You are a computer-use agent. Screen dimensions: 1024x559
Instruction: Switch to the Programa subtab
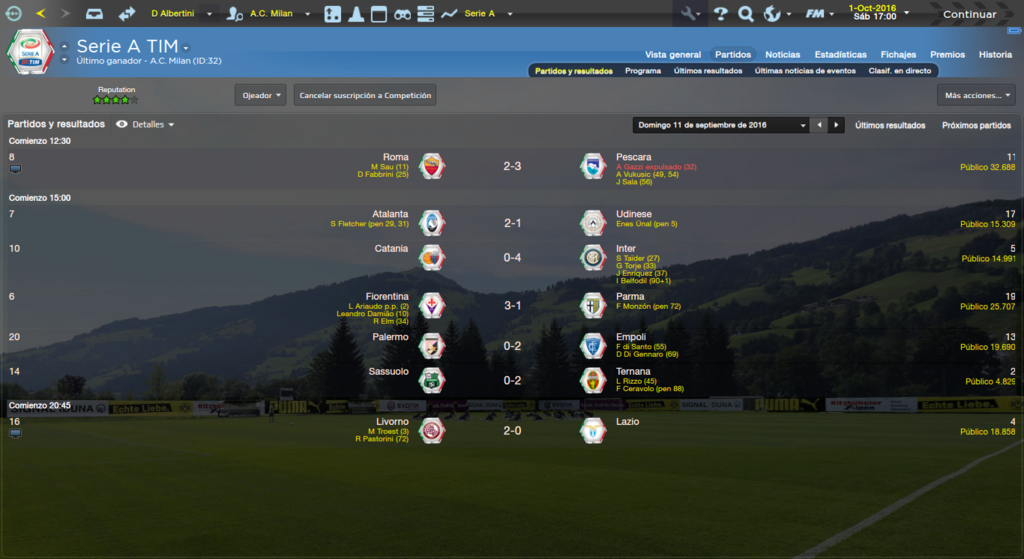(x=643, y=71)
